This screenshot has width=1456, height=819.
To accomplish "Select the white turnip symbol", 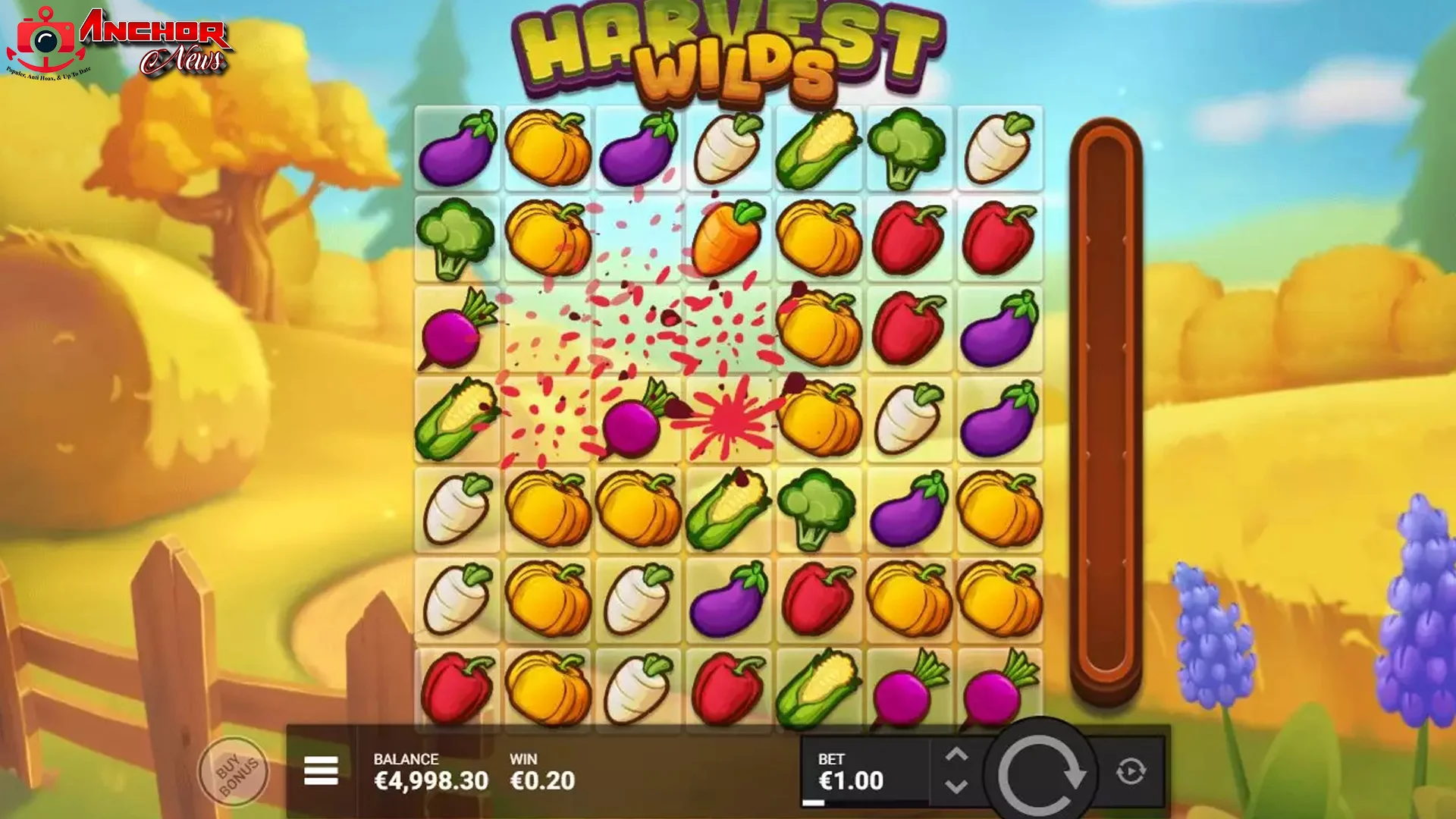I will pos(728,148).
